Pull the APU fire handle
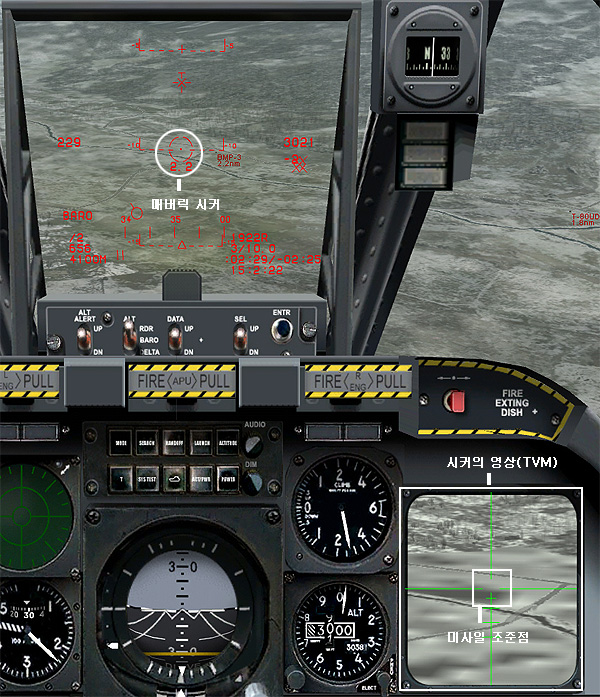Image resolution: width=600 pixels, height=697 pixels. coord(181,381)
